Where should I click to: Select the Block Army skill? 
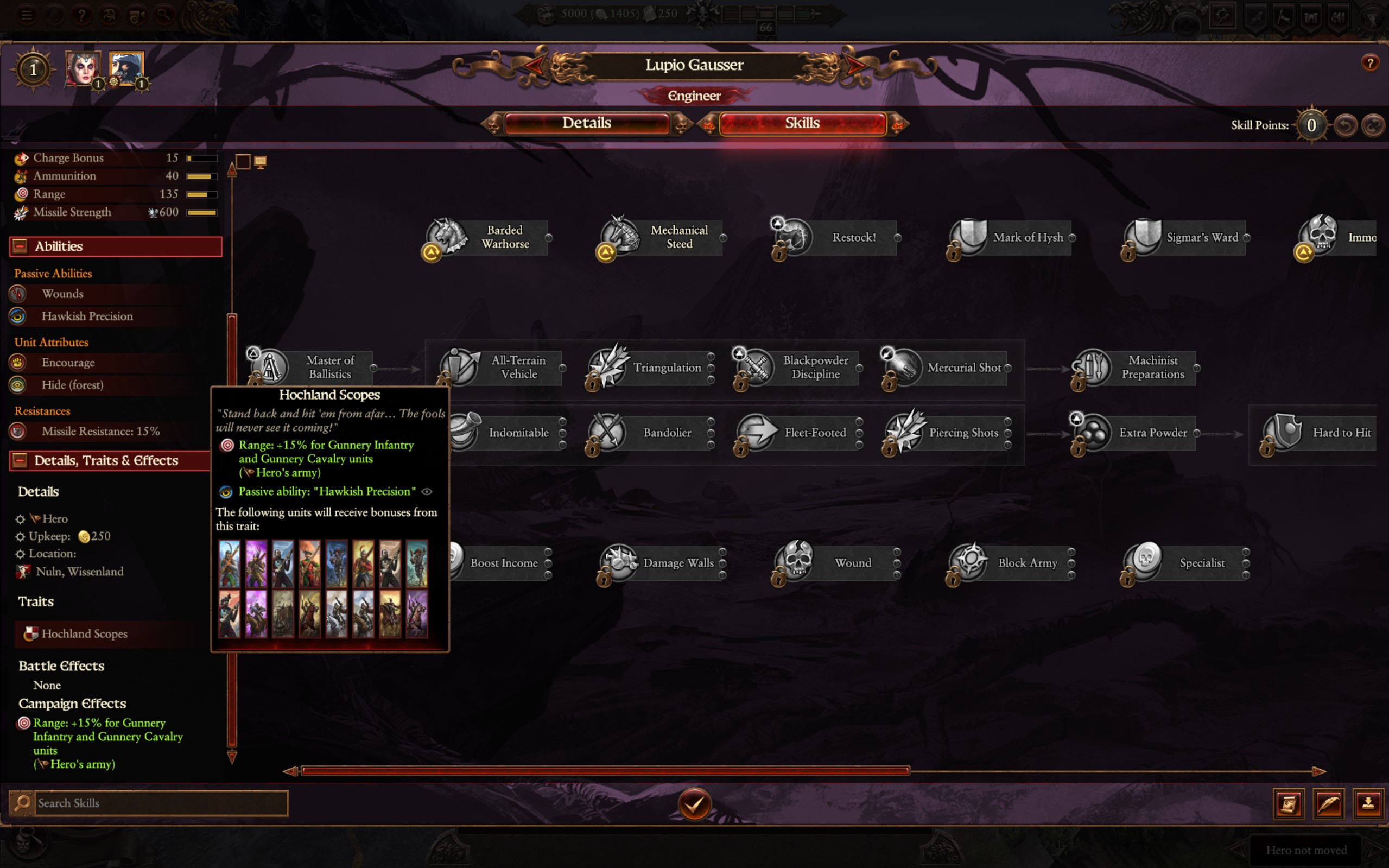[x=1011, y=563]
